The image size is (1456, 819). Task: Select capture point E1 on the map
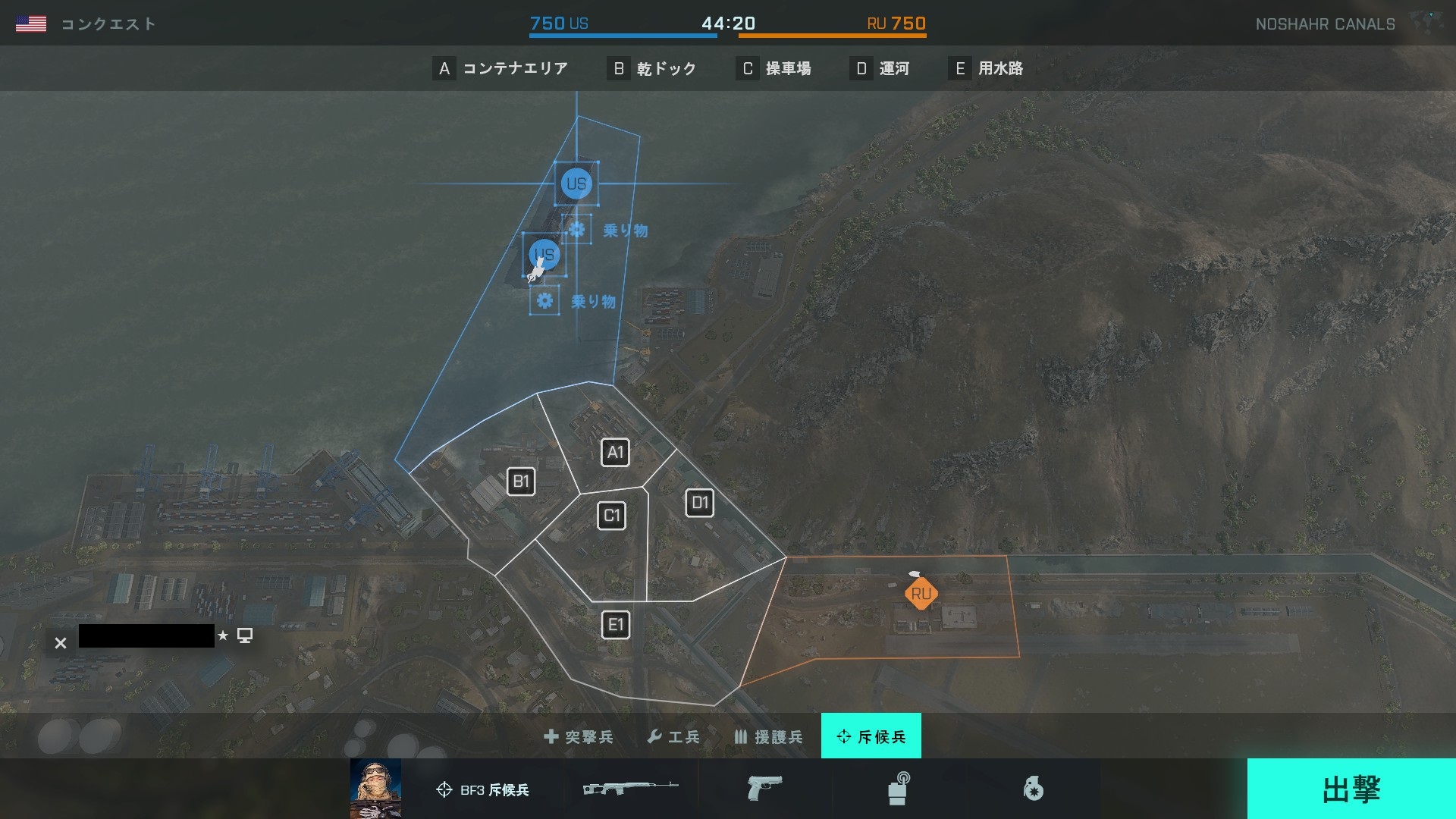(616, 625)
